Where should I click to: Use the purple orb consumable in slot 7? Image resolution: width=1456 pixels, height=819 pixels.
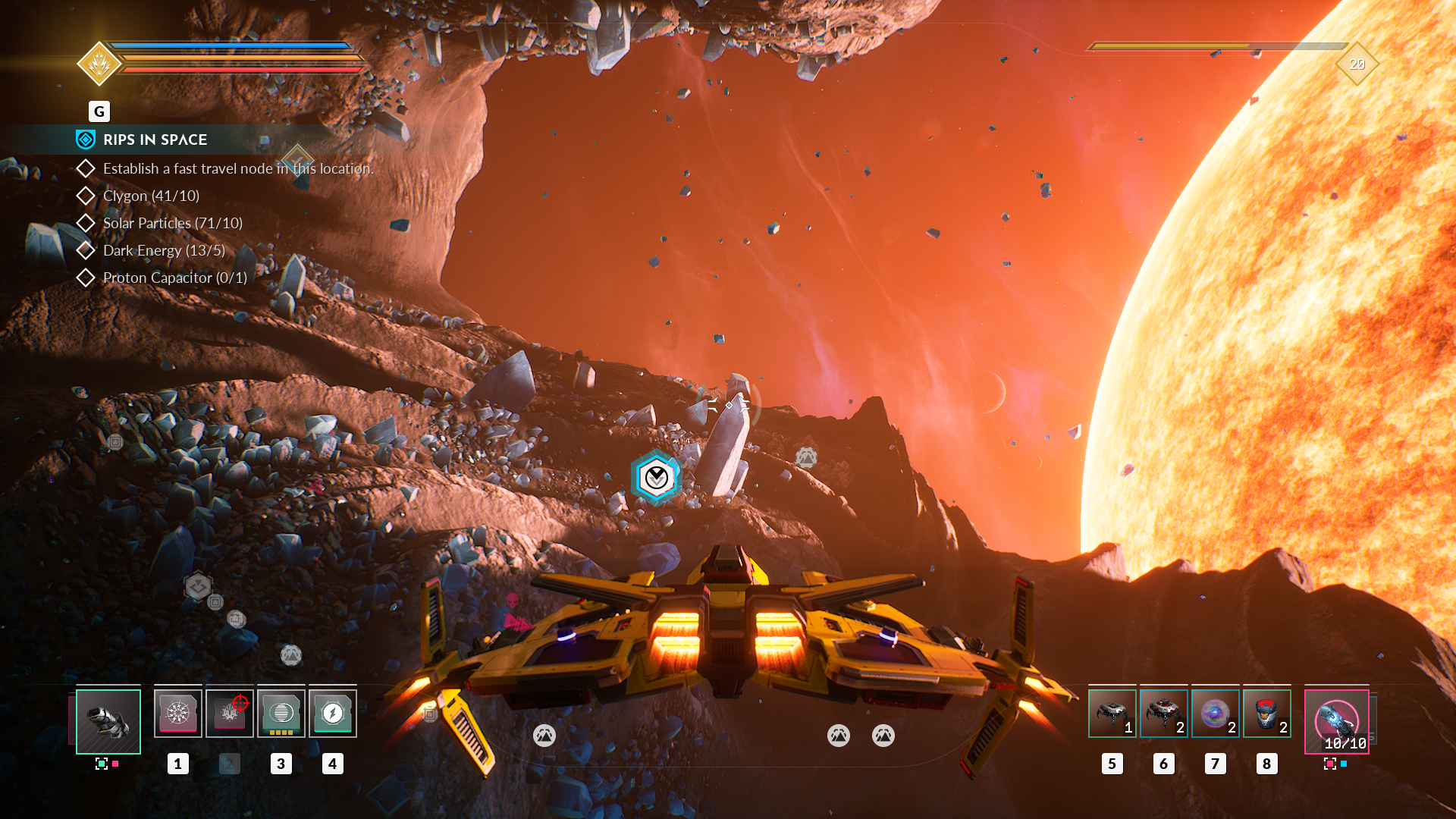click(1215, 713)
